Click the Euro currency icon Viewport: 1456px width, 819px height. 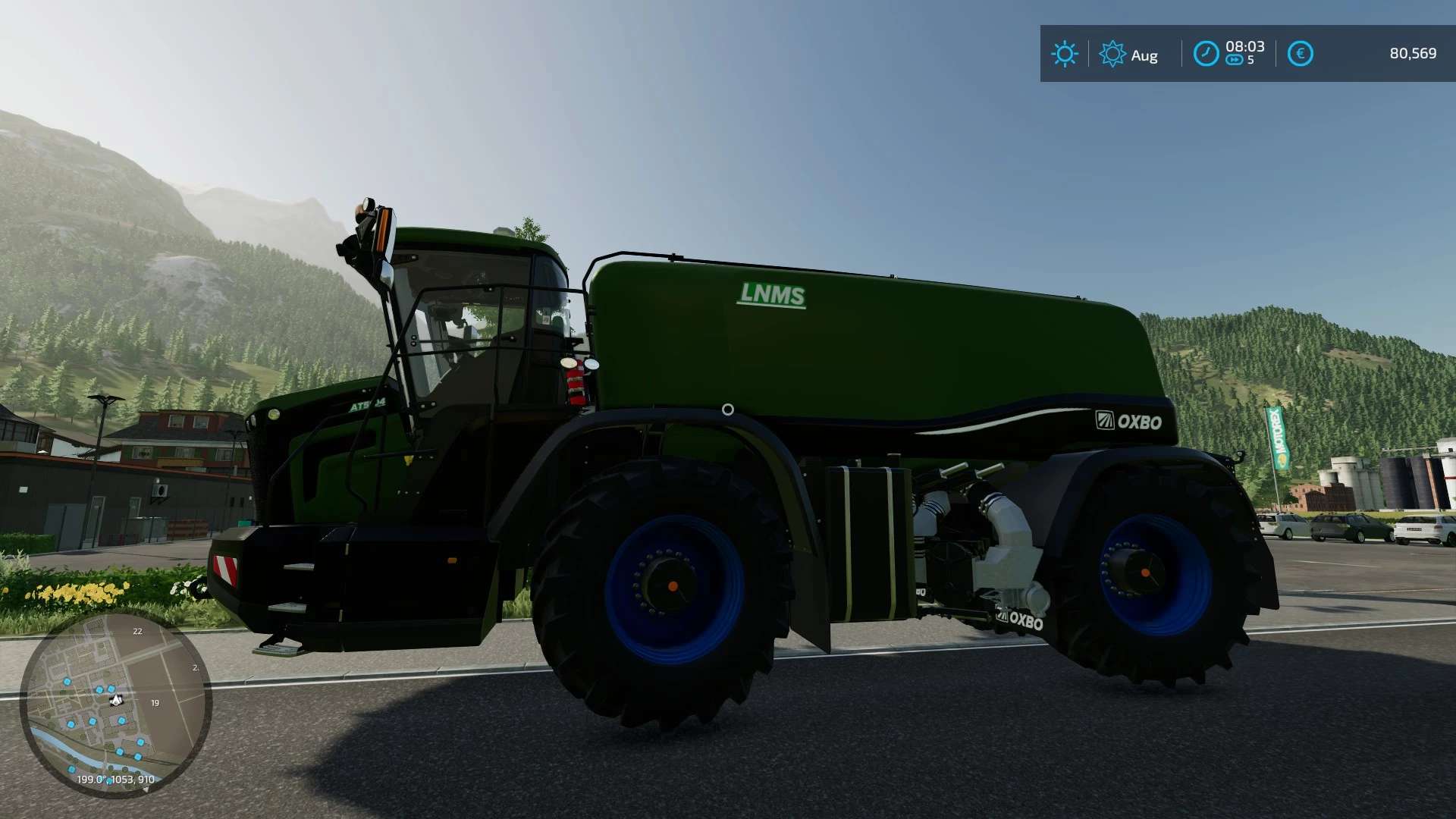(x=1301, y=54)
